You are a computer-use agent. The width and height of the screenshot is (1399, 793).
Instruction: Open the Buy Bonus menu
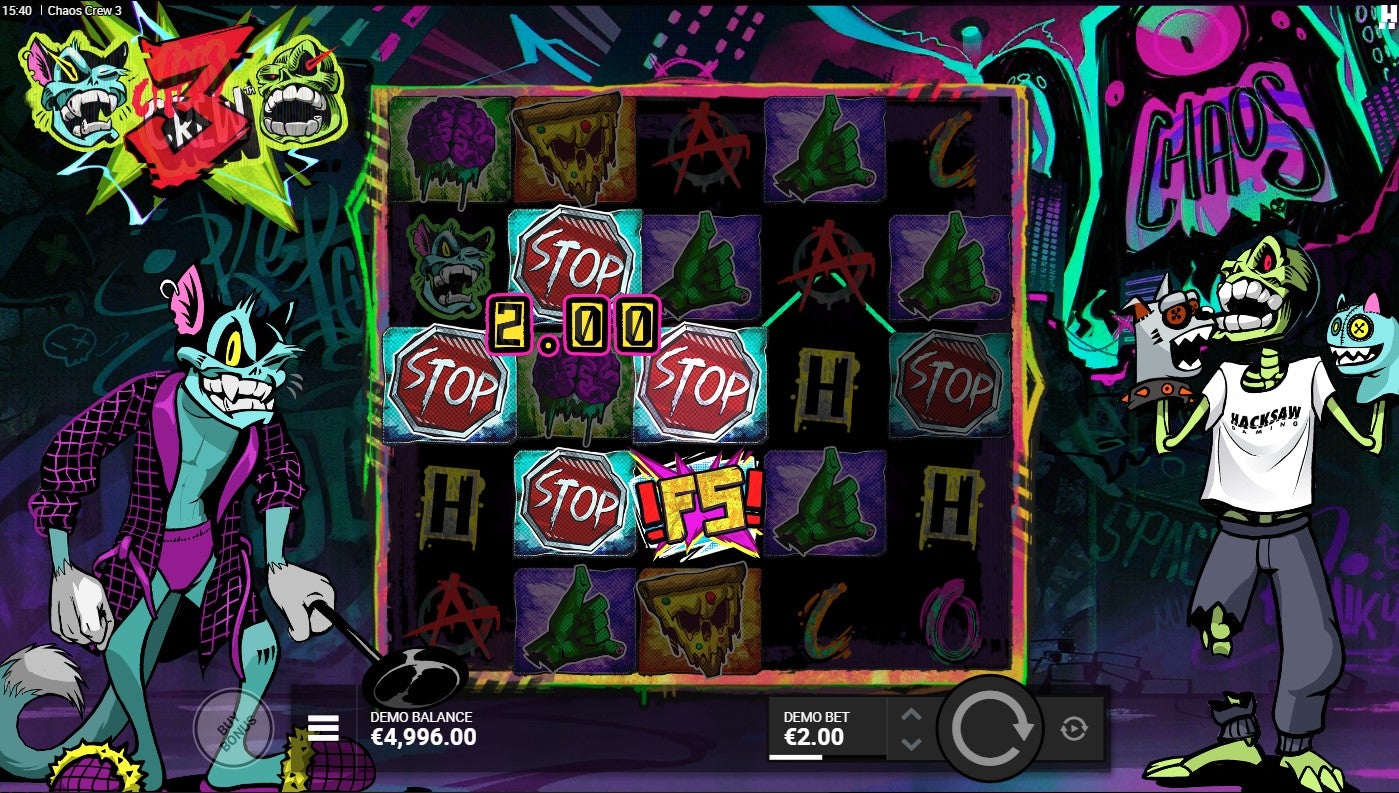point(232,727)
